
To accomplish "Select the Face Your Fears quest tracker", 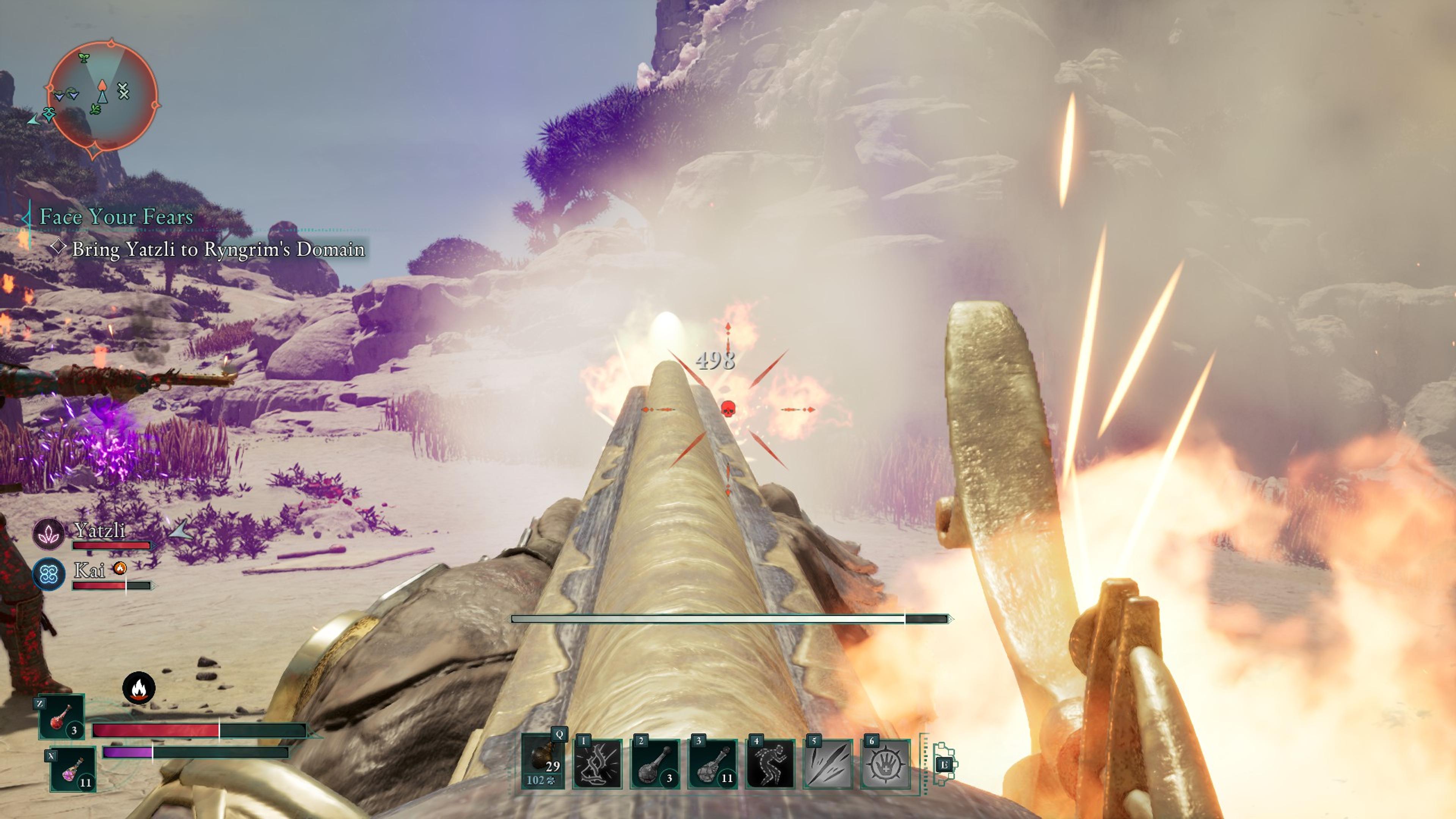I will [x=116, y=217].
